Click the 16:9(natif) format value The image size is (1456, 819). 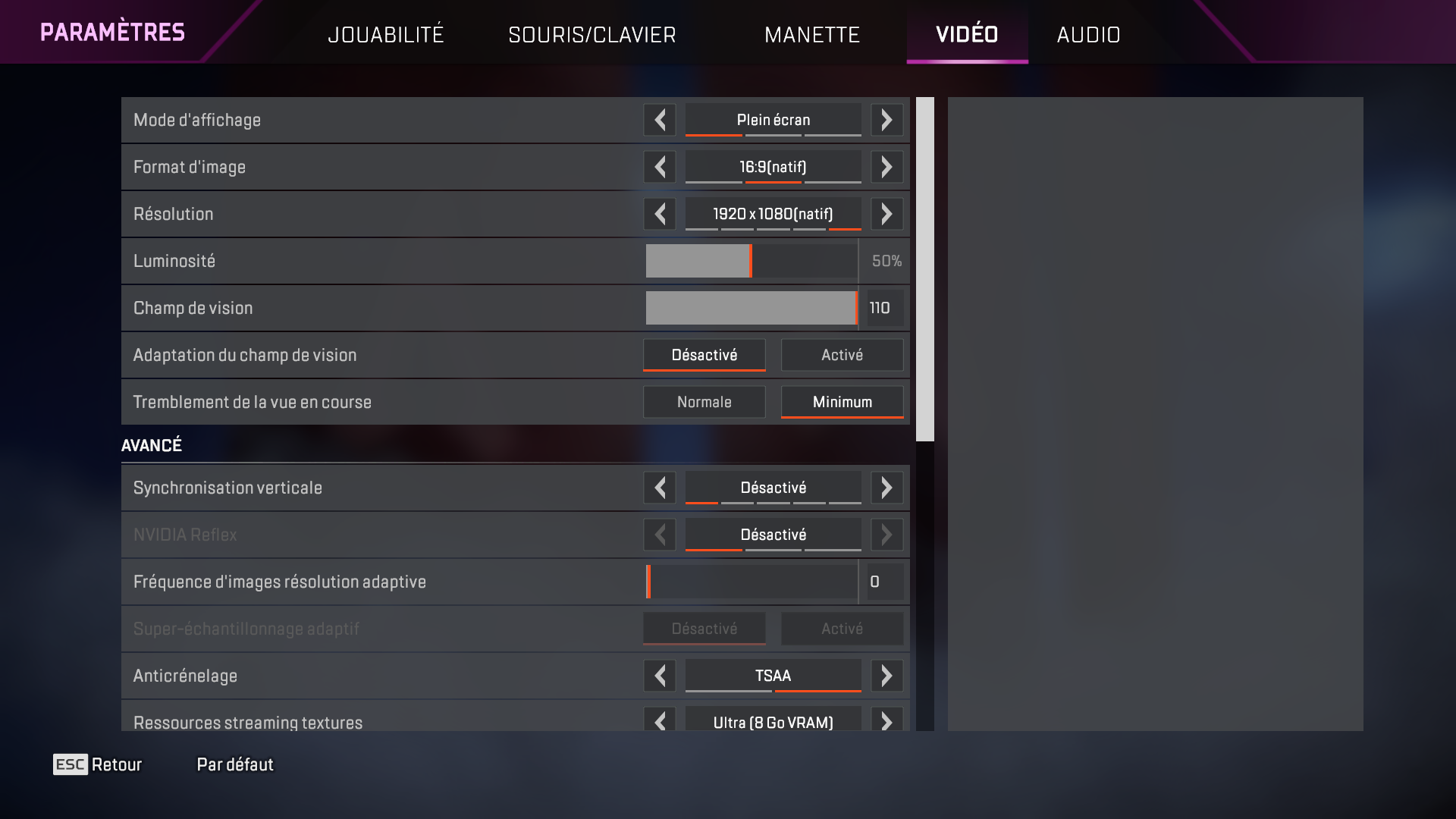(772, 167)
